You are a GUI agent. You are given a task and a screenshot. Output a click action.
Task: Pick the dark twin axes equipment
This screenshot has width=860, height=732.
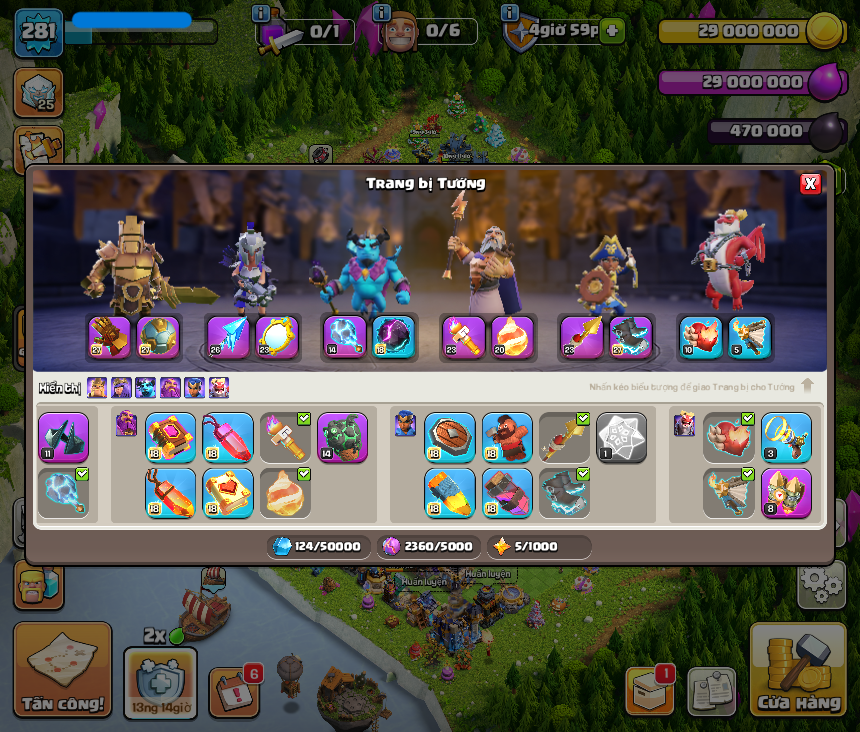click(63, 438)
